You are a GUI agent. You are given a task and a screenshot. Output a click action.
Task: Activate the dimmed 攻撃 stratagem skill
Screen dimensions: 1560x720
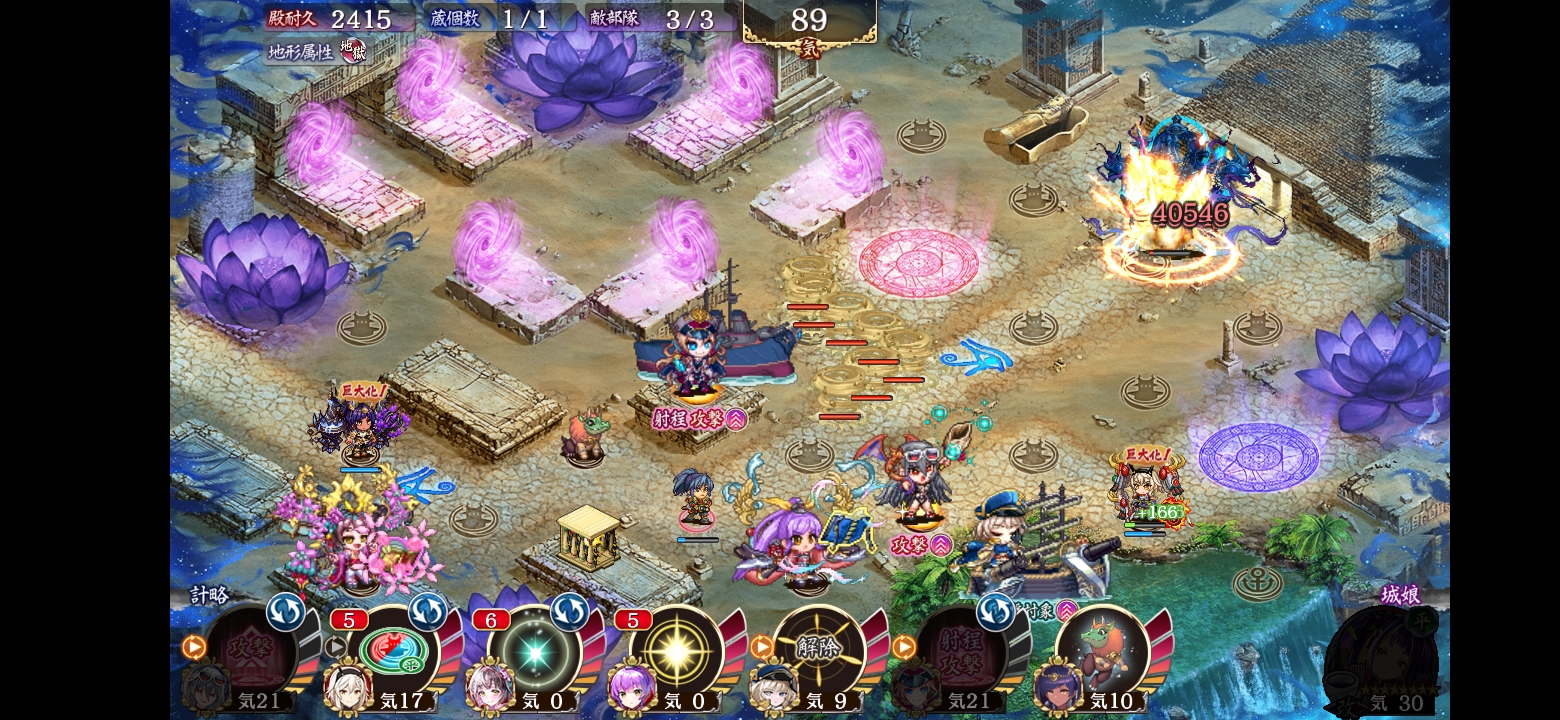(250, 650)
